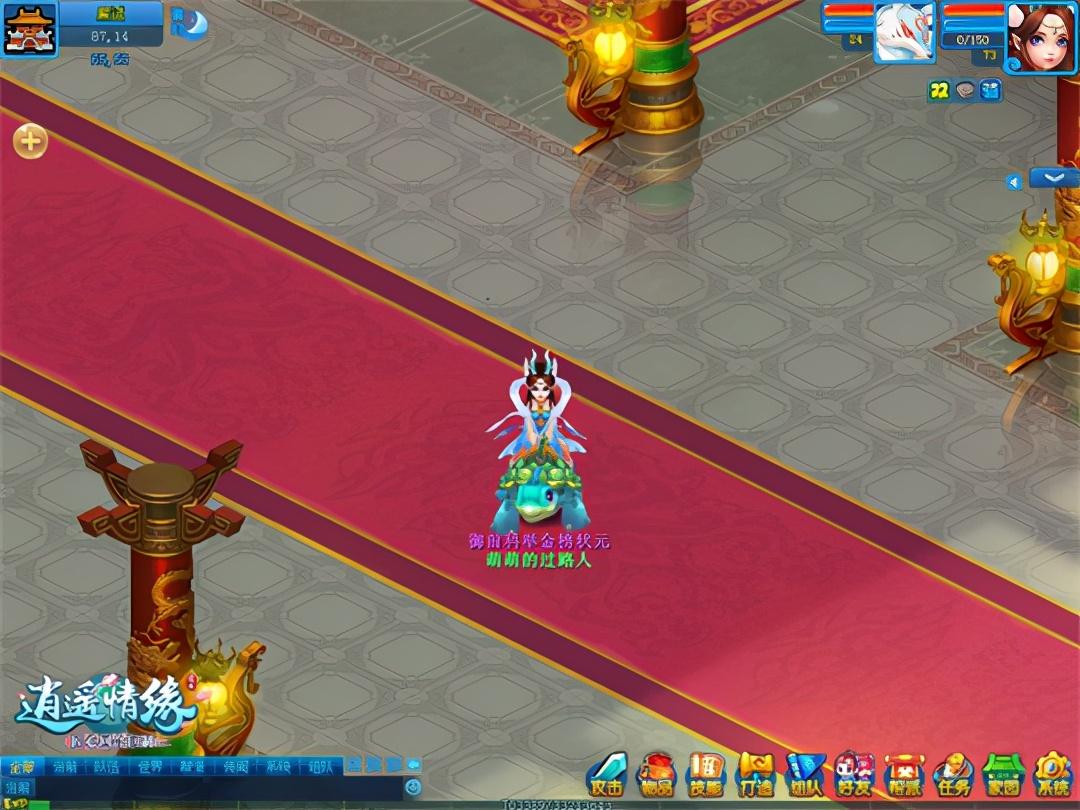Open the 任务 quest log
Screen dimensions: 1080x810
coord(953,774)
